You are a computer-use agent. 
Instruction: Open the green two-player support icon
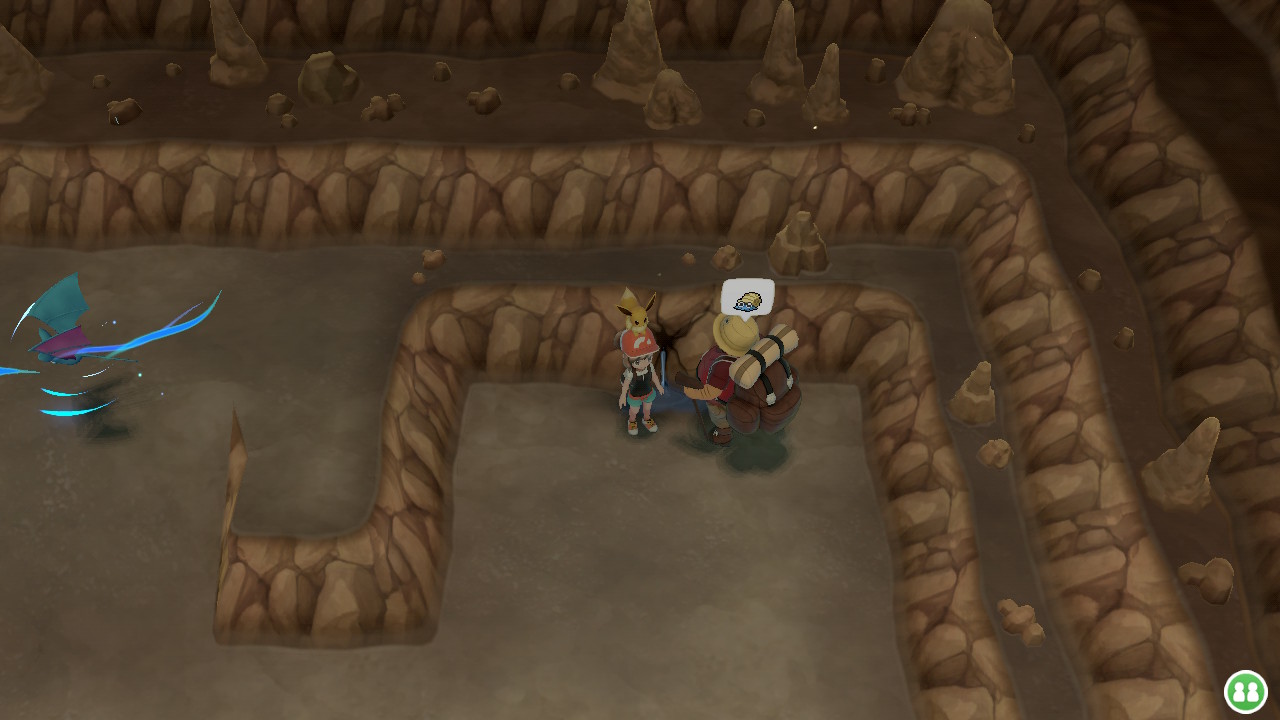click(1244, 690)
